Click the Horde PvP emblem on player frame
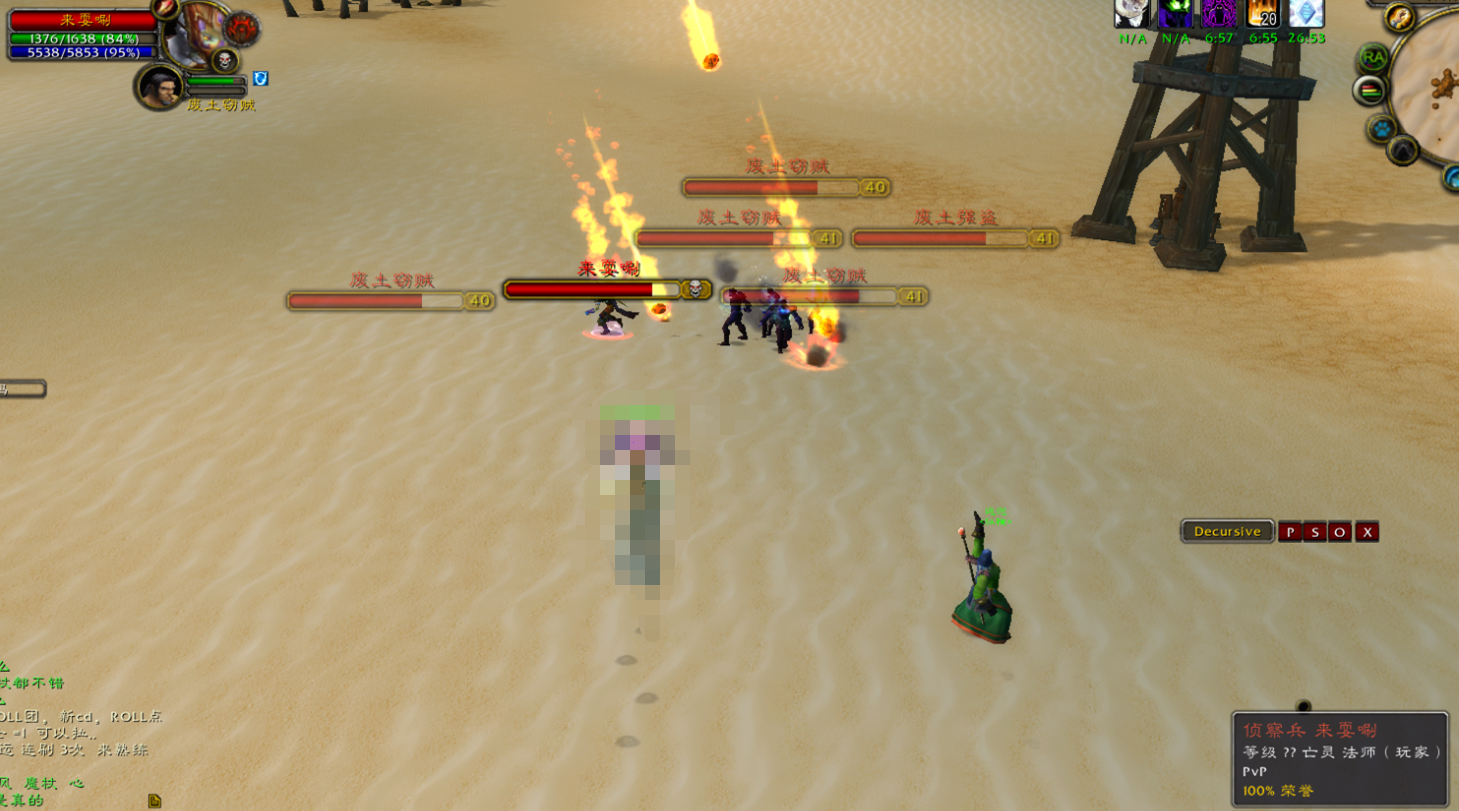Image resolution: width=1459 pixels, height=811 pixels. click(x=241, y=29)
